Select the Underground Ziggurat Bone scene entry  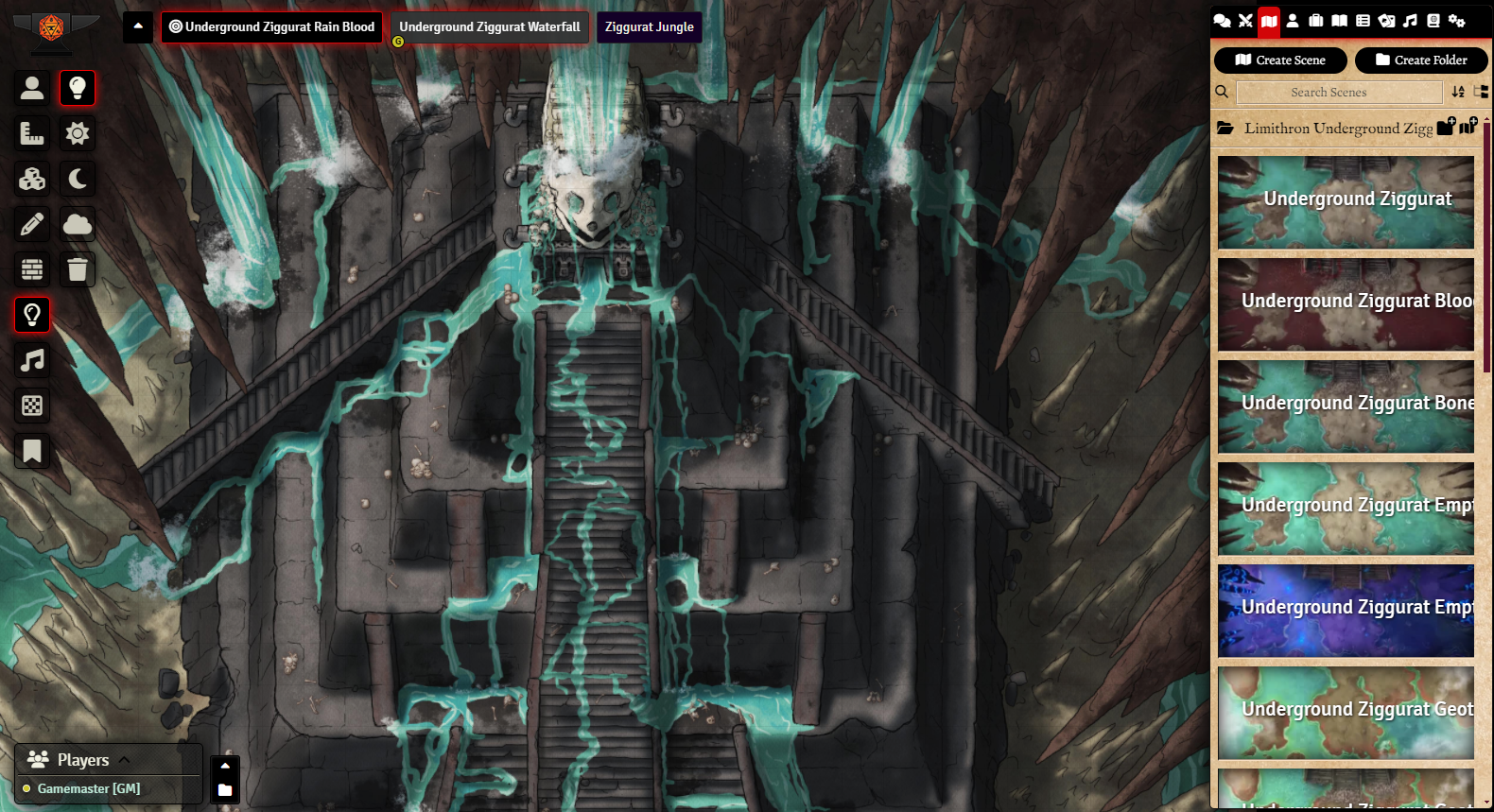(1346, 406)
